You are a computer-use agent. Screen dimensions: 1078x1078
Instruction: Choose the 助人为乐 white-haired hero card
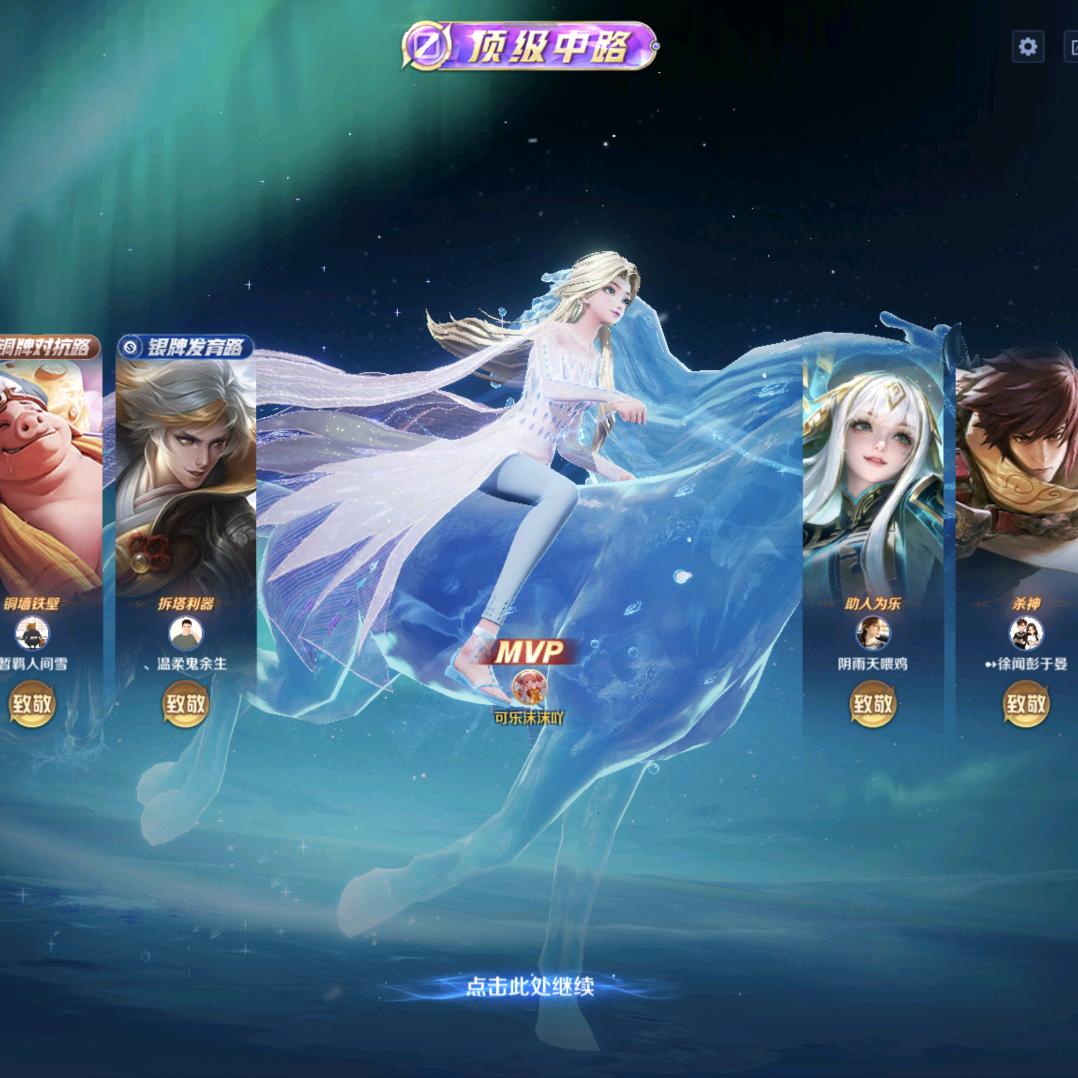click(x=873, y=470)
